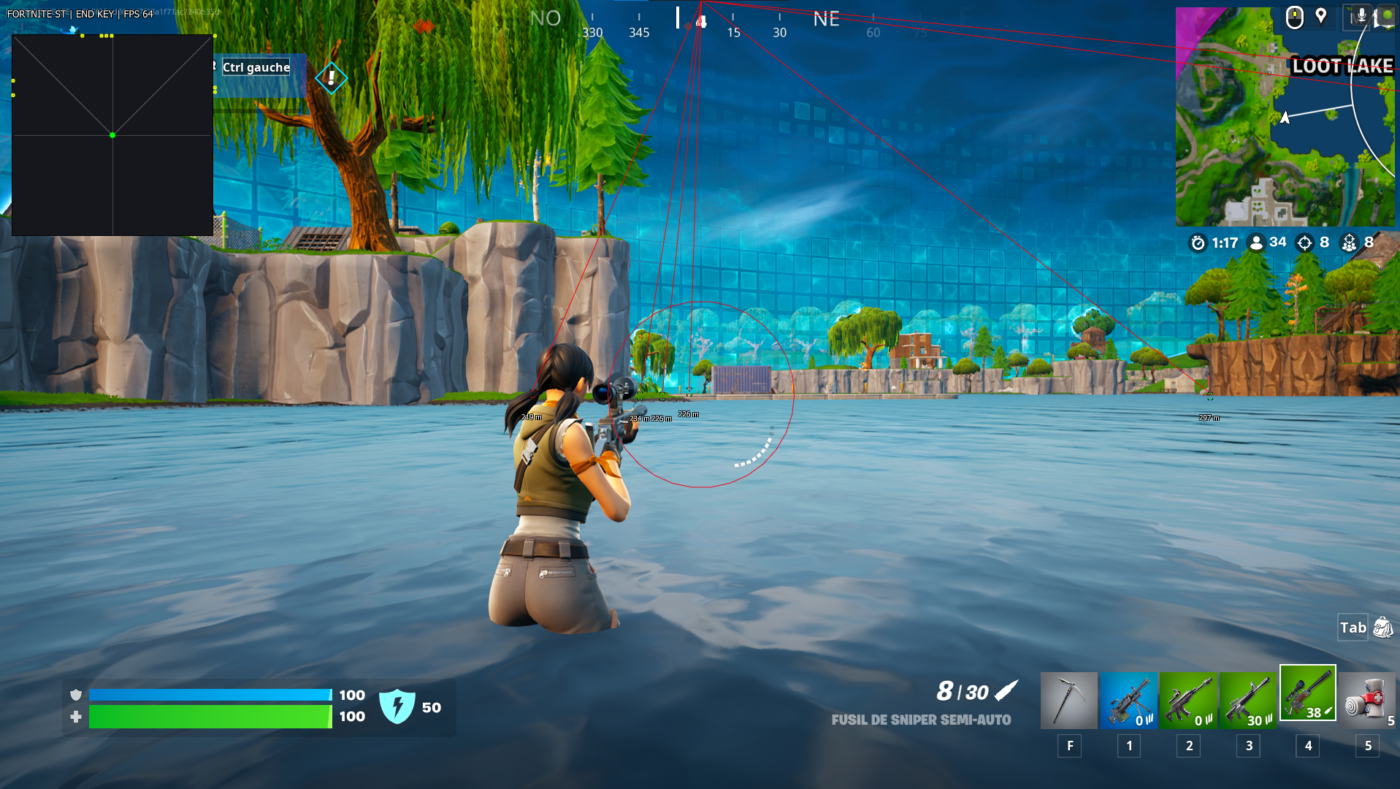
Task: Select the pickaxe in hotbar slot F
Action: click(1068, 693)
